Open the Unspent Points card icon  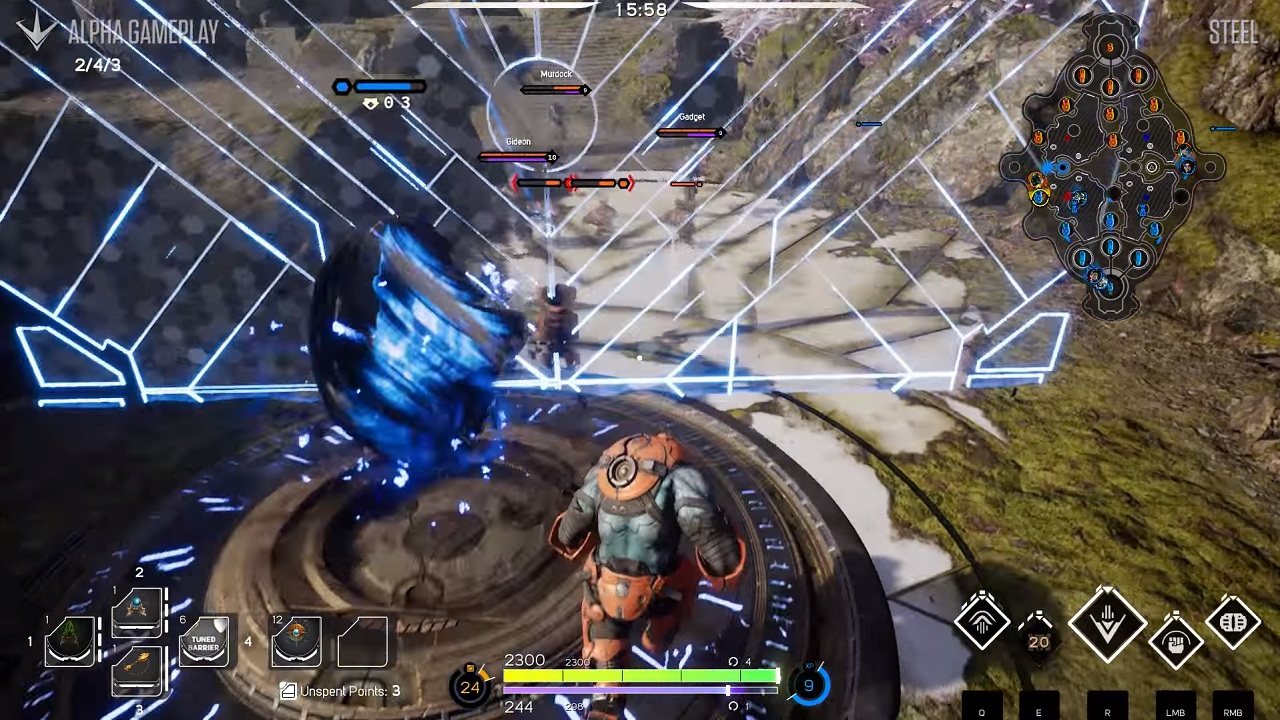pyautogui.click(x=288, y=690)
